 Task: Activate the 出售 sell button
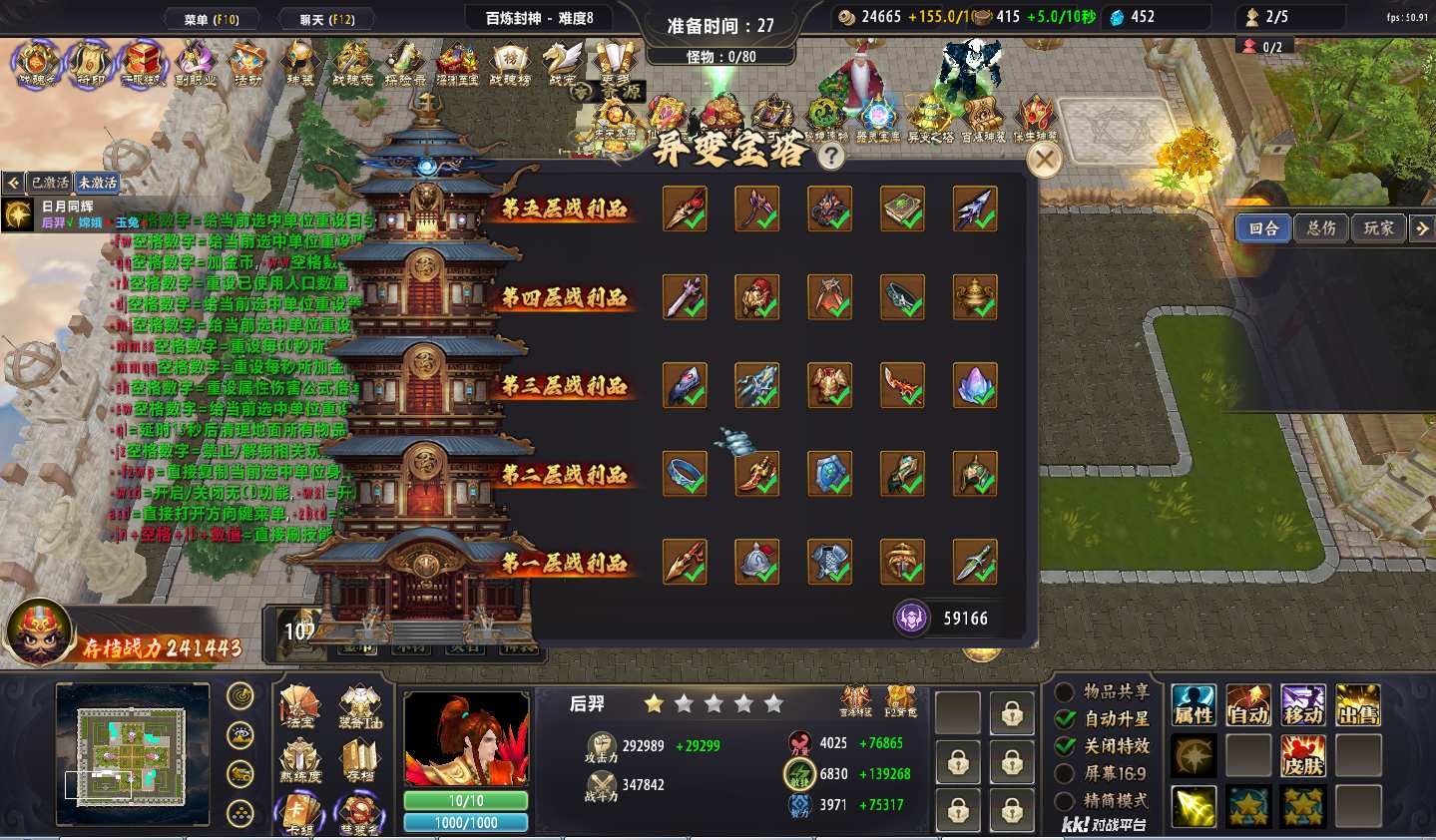click(1358, 705)
